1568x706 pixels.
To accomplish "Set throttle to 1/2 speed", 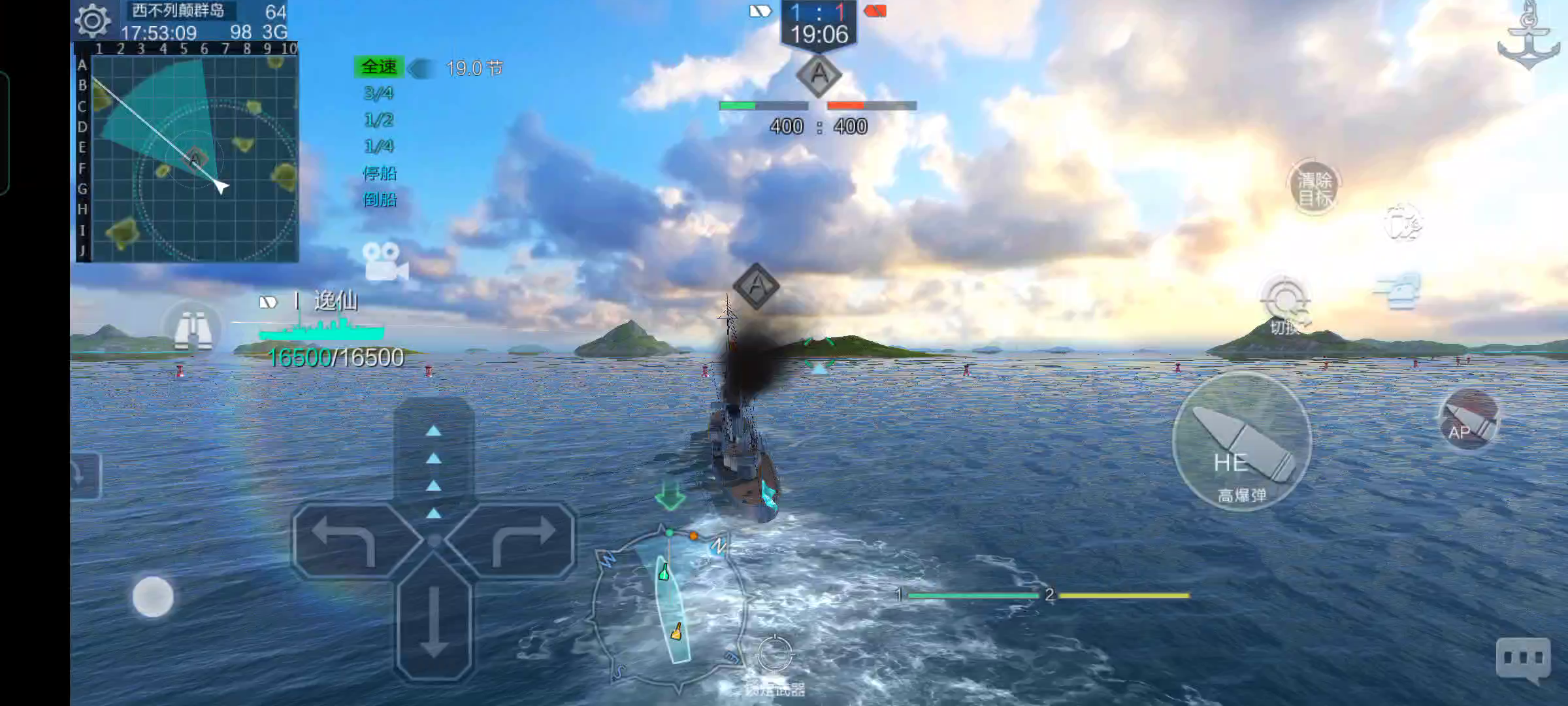I will coord(379,120).
